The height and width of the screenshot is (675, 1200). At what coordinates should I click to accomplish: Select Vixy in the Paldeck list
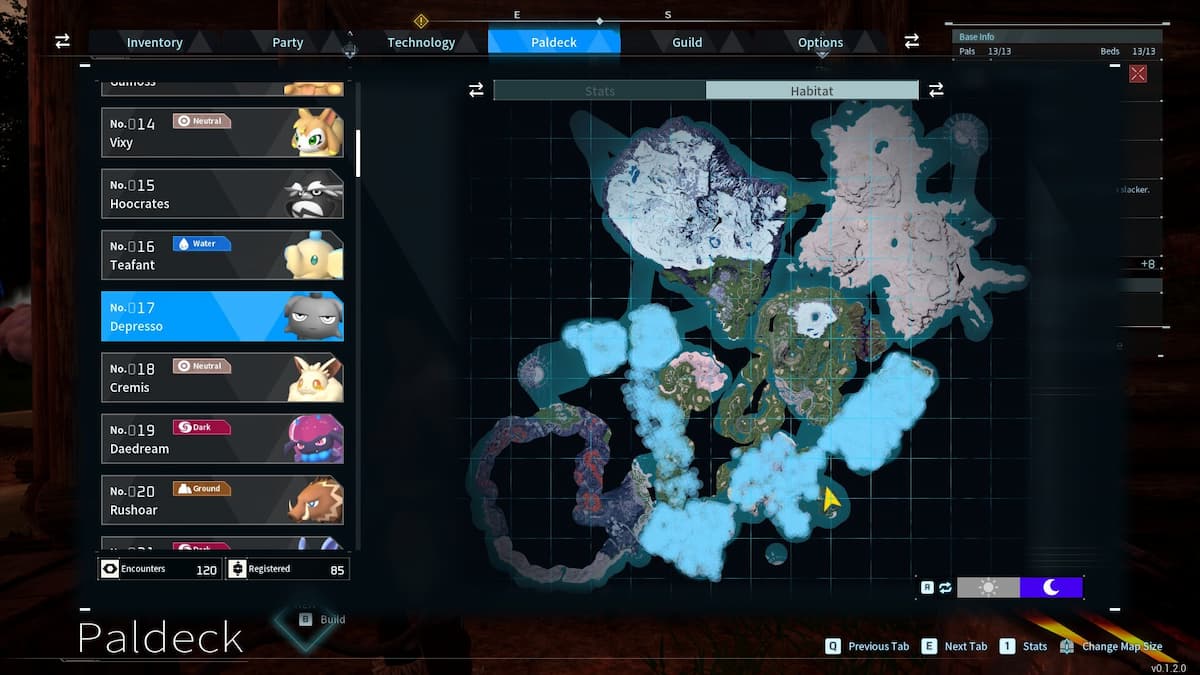[222, 133]
